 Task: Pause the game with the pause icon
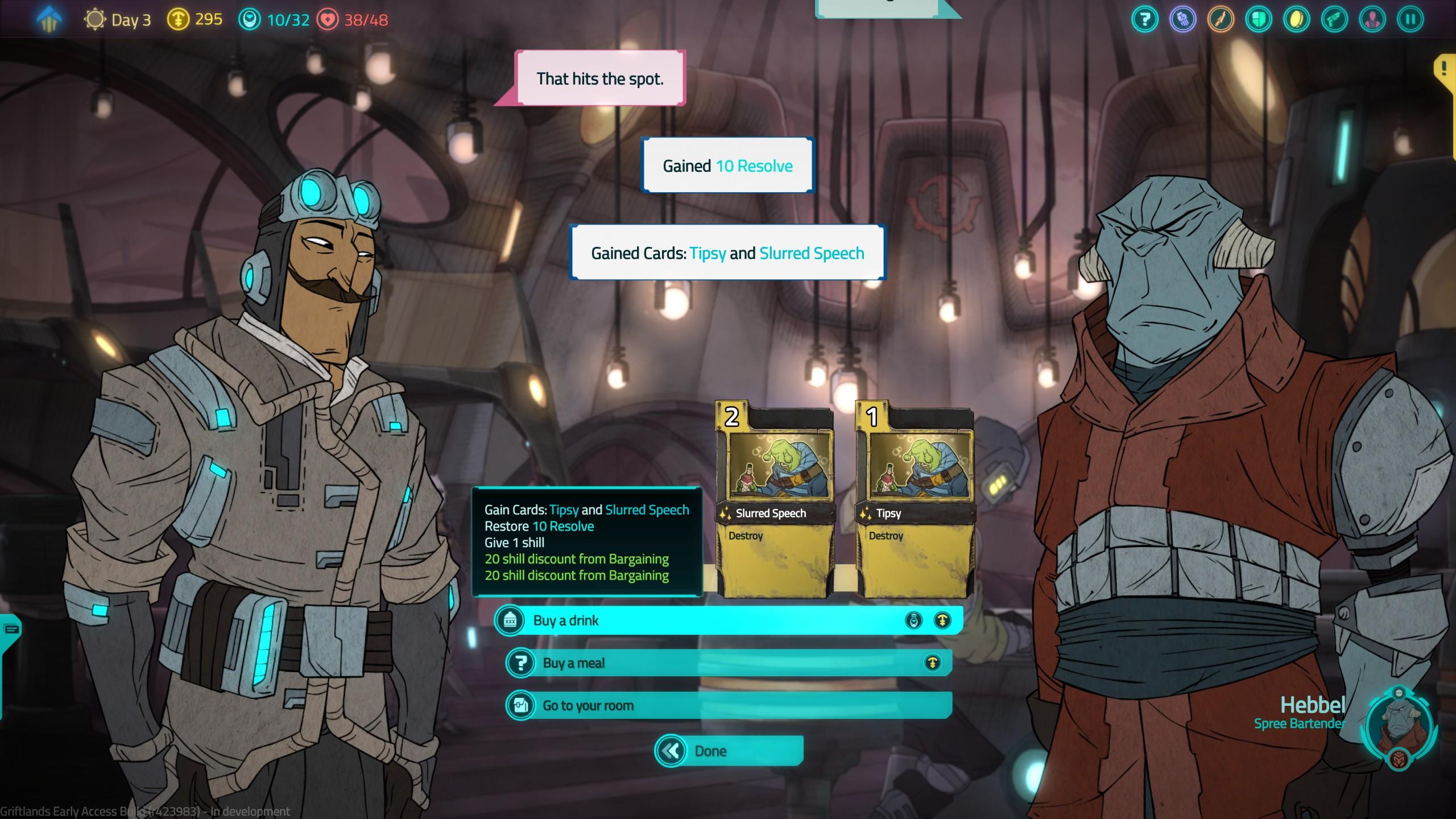[x=1410, y=20]
